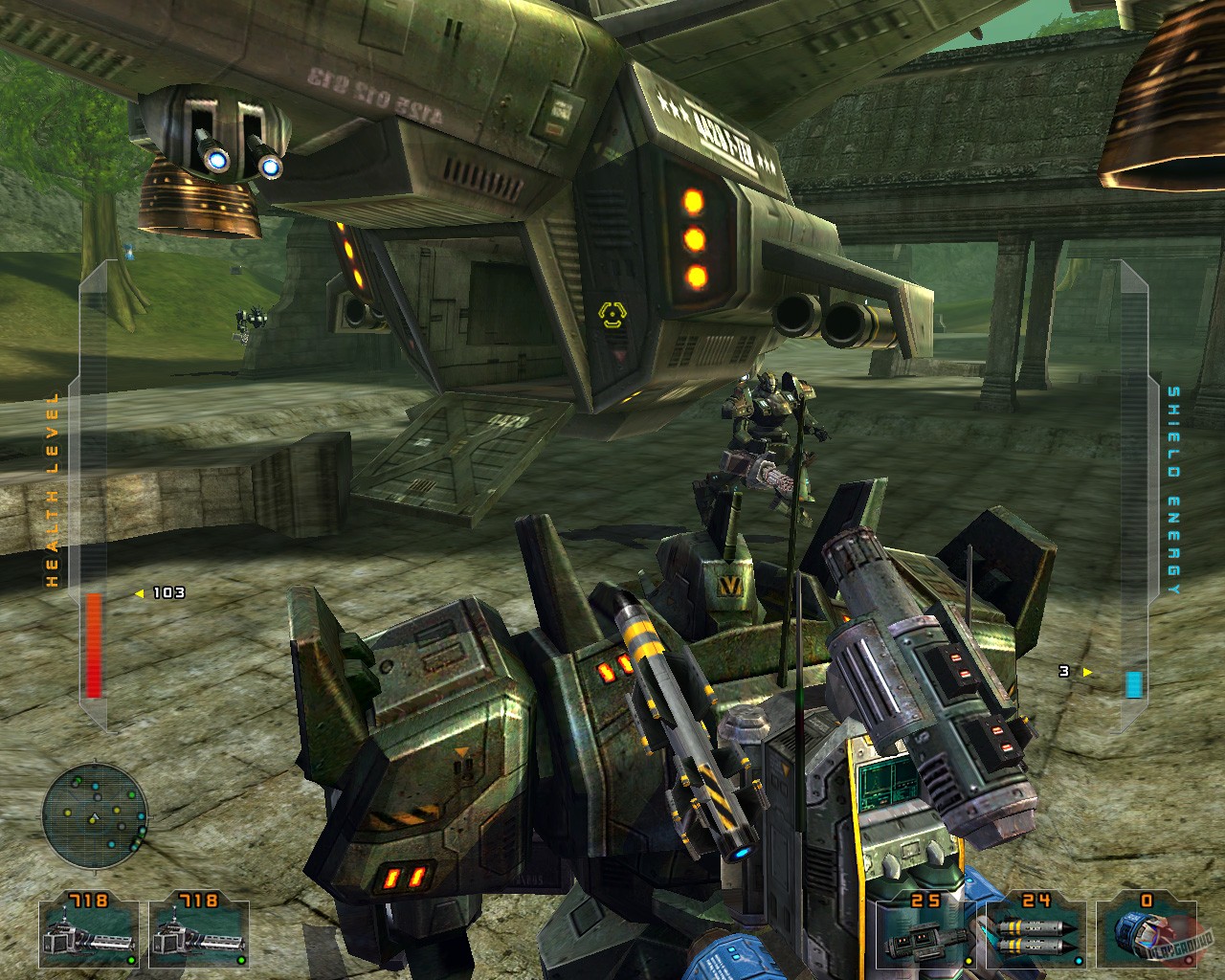Image resolution: width=1225 pixels, height=980 pixels.
Task: Select the left machine gun weapon icon
Action: click(x=89, y=936)
